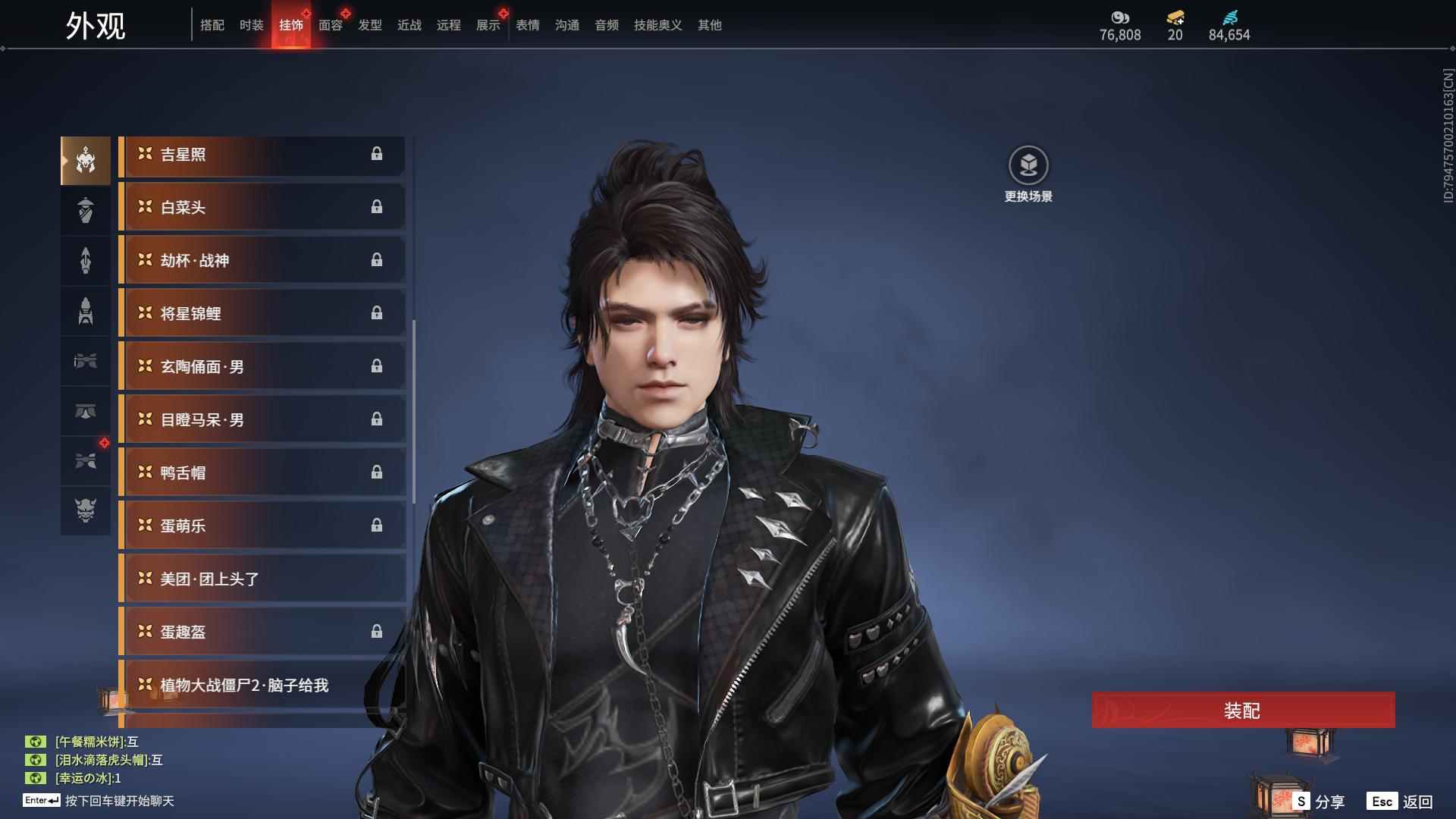Screen dimensions: 1456x819
Task: Select 美团·团上头了 from the list
Action: [262, 579]
